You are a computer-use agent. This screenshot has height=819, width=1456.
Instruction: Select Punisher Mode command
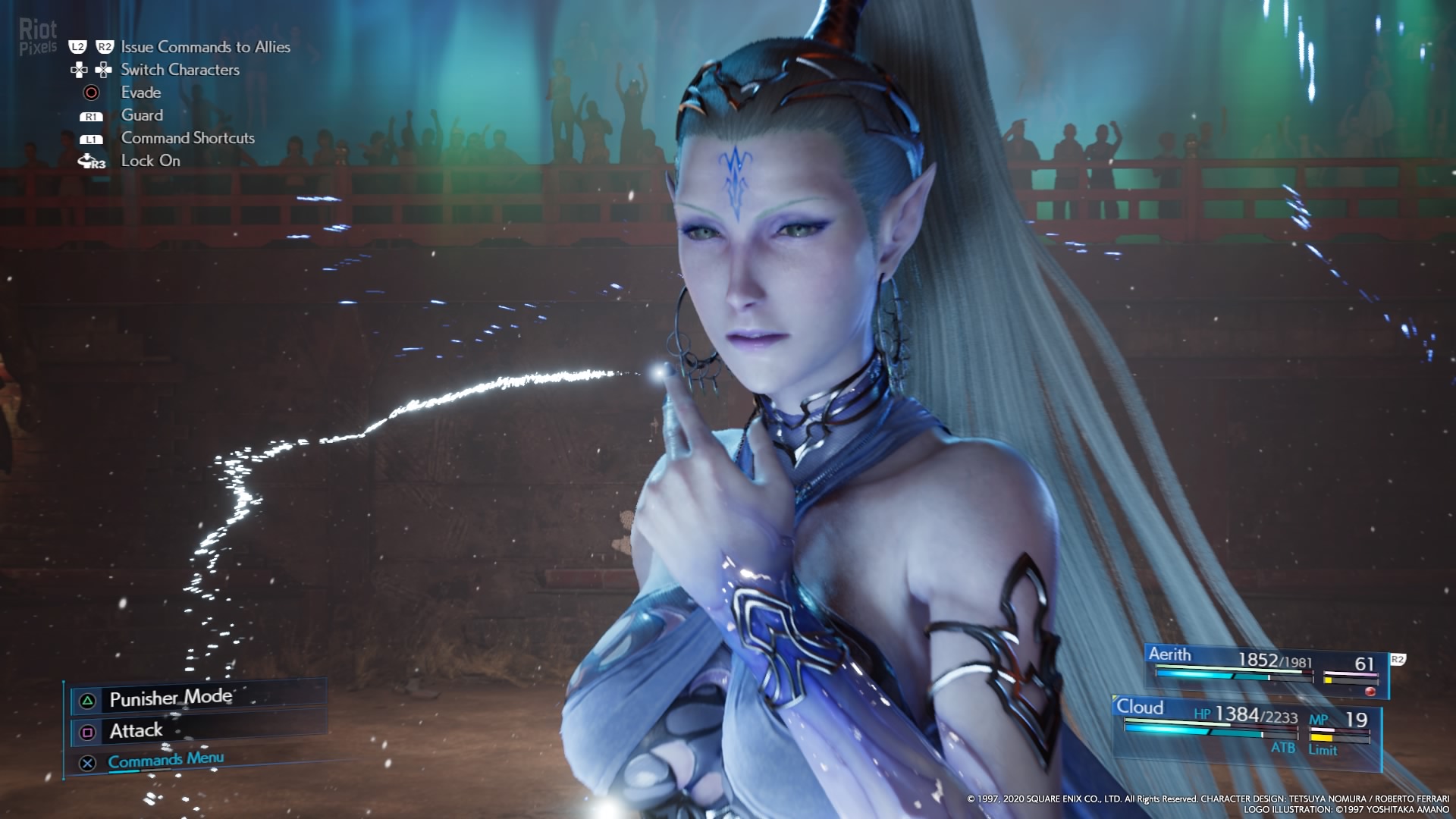point(171,698)
